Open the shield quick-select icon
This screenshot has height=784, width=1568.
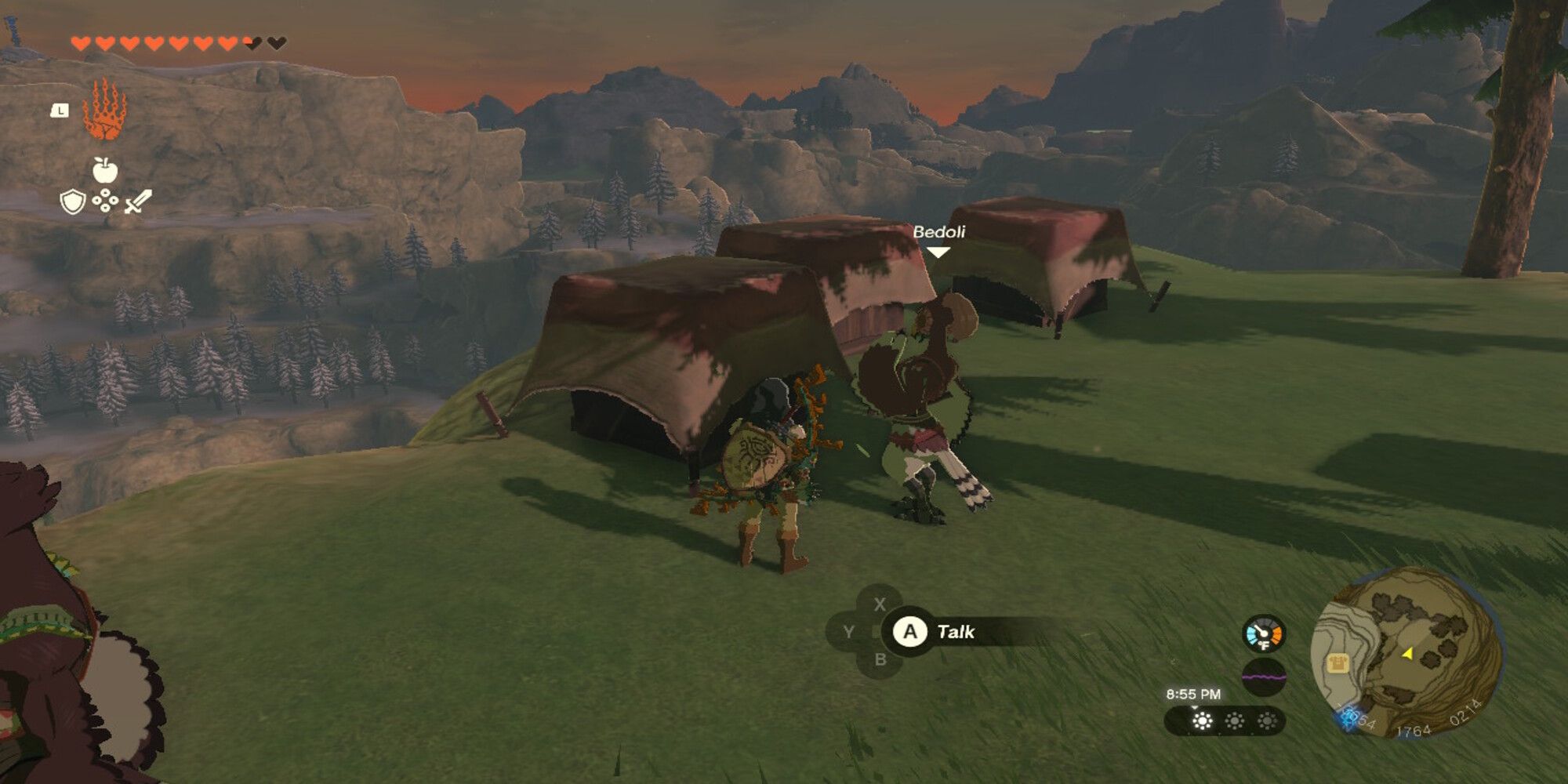click(72, 202)
